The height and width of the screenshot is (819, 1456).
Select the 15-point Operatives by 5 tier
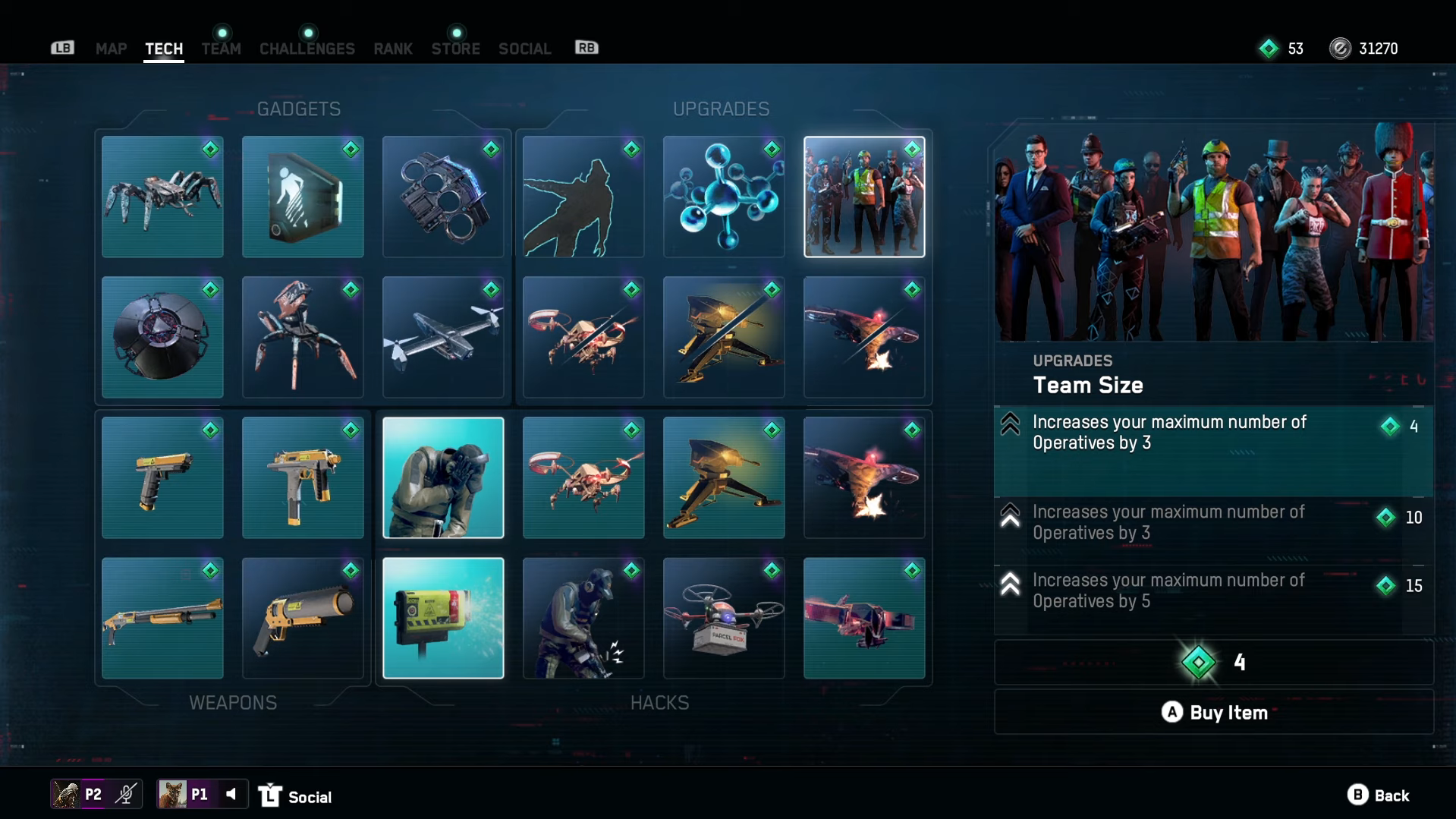[x=1213, y=591]
